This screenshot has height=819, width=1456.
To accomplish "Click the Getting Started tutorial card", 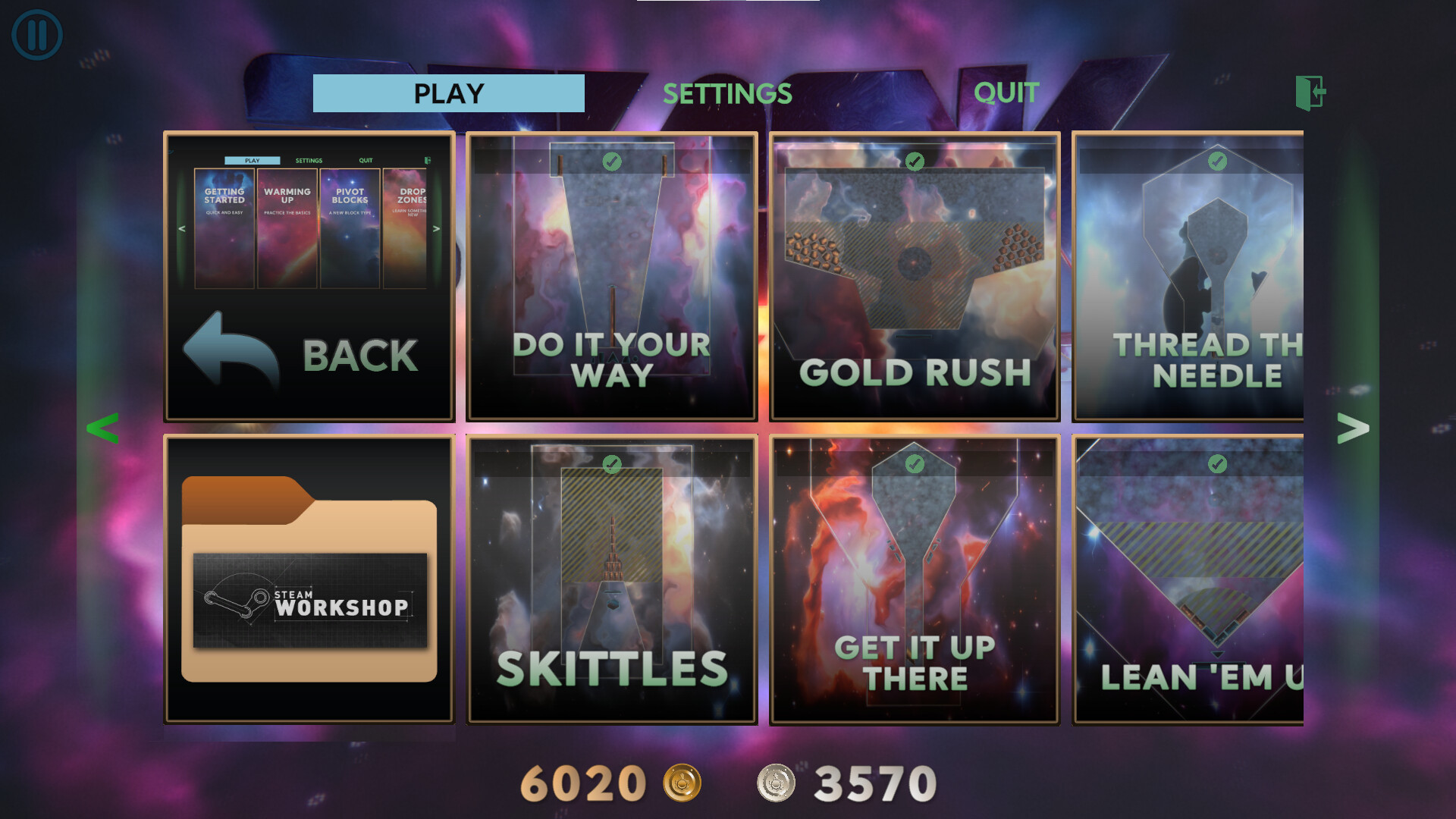I will point(224,227).
